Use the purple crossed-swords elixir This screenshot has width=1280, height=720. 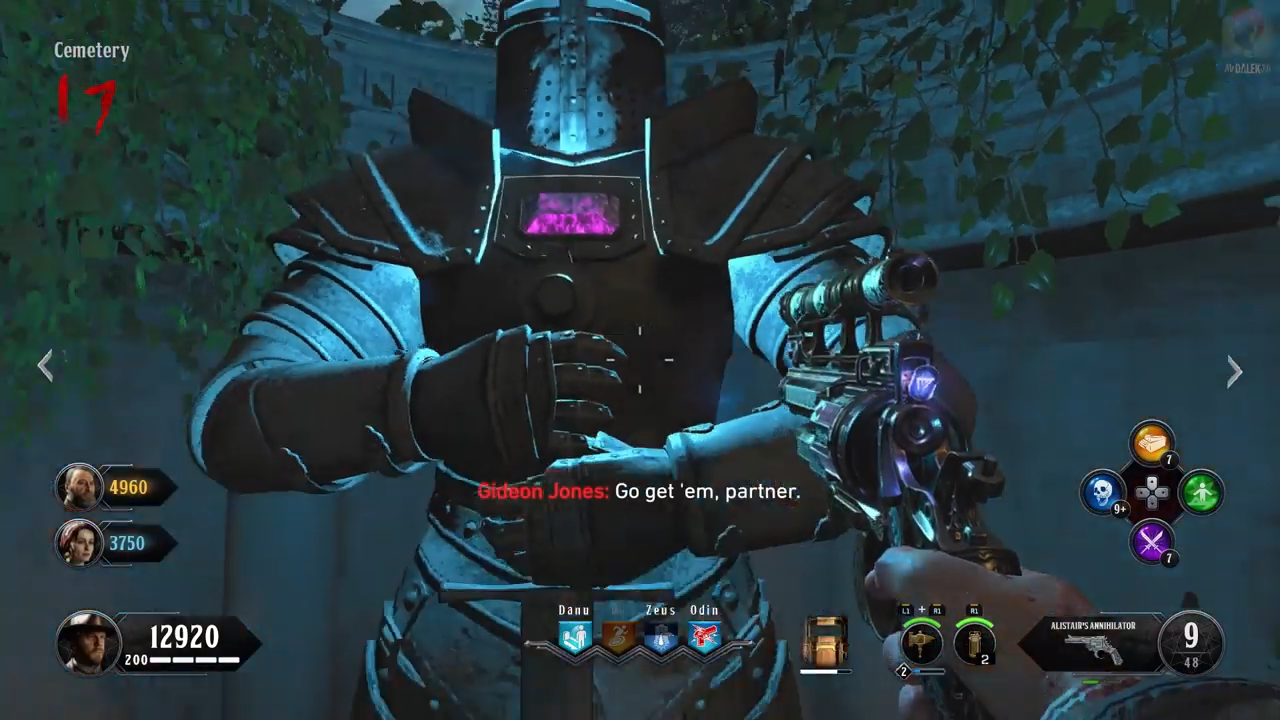coord(1152,542)
